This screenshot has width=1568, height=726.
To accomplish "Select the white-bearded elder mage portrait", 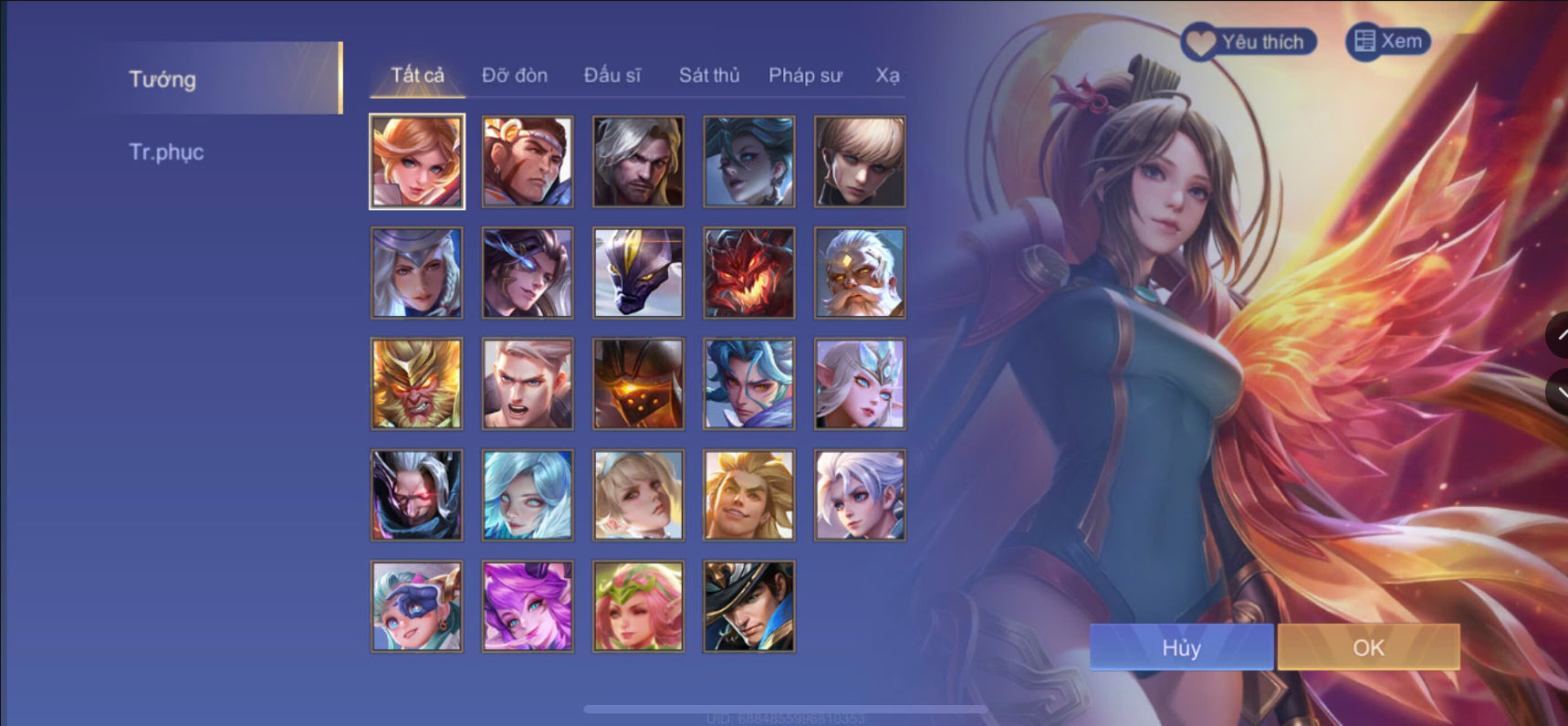I will 859,272.
